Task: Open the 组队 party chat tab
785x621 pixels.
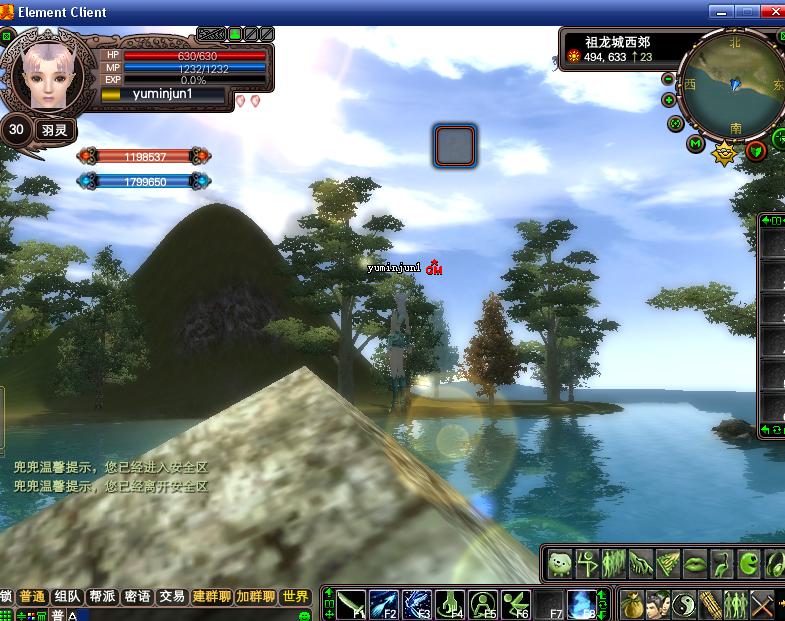Action: point(67,597)
